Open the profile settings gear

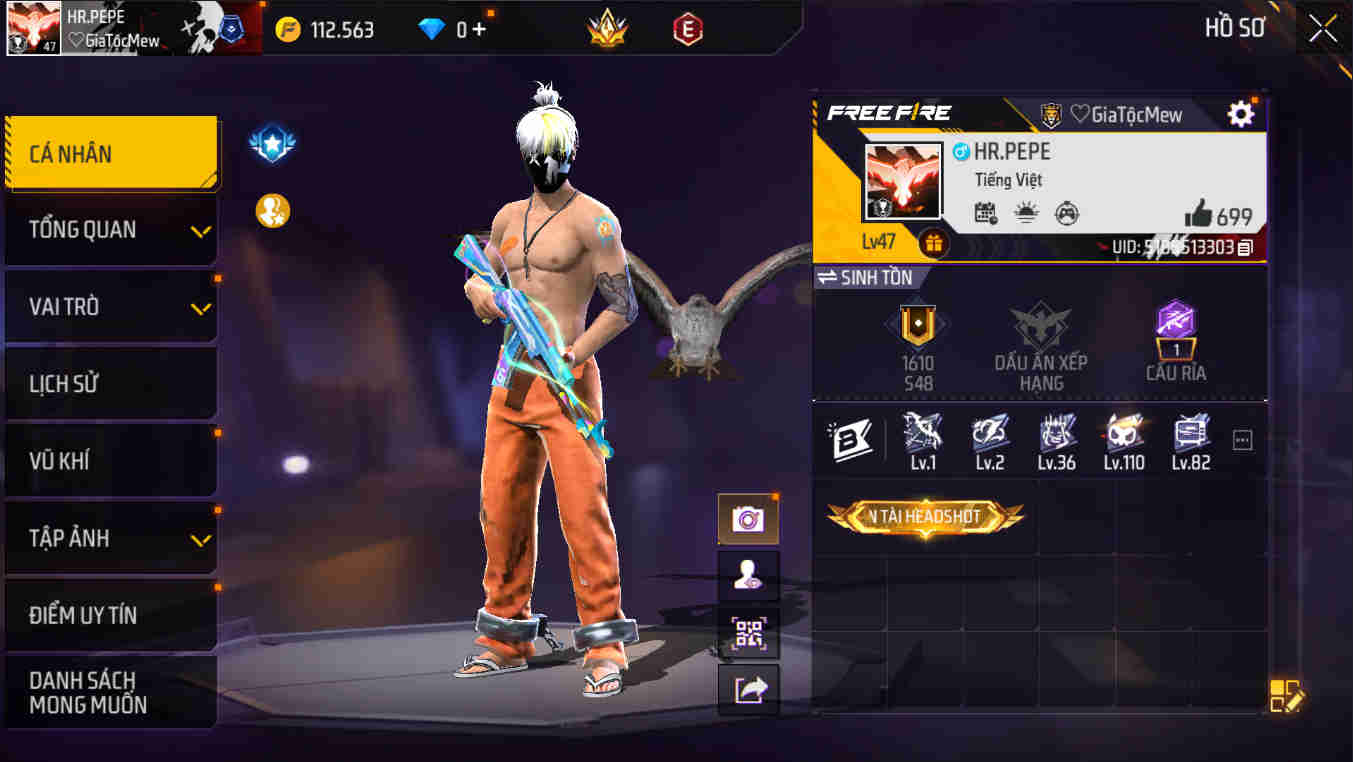pos(1240,114)
